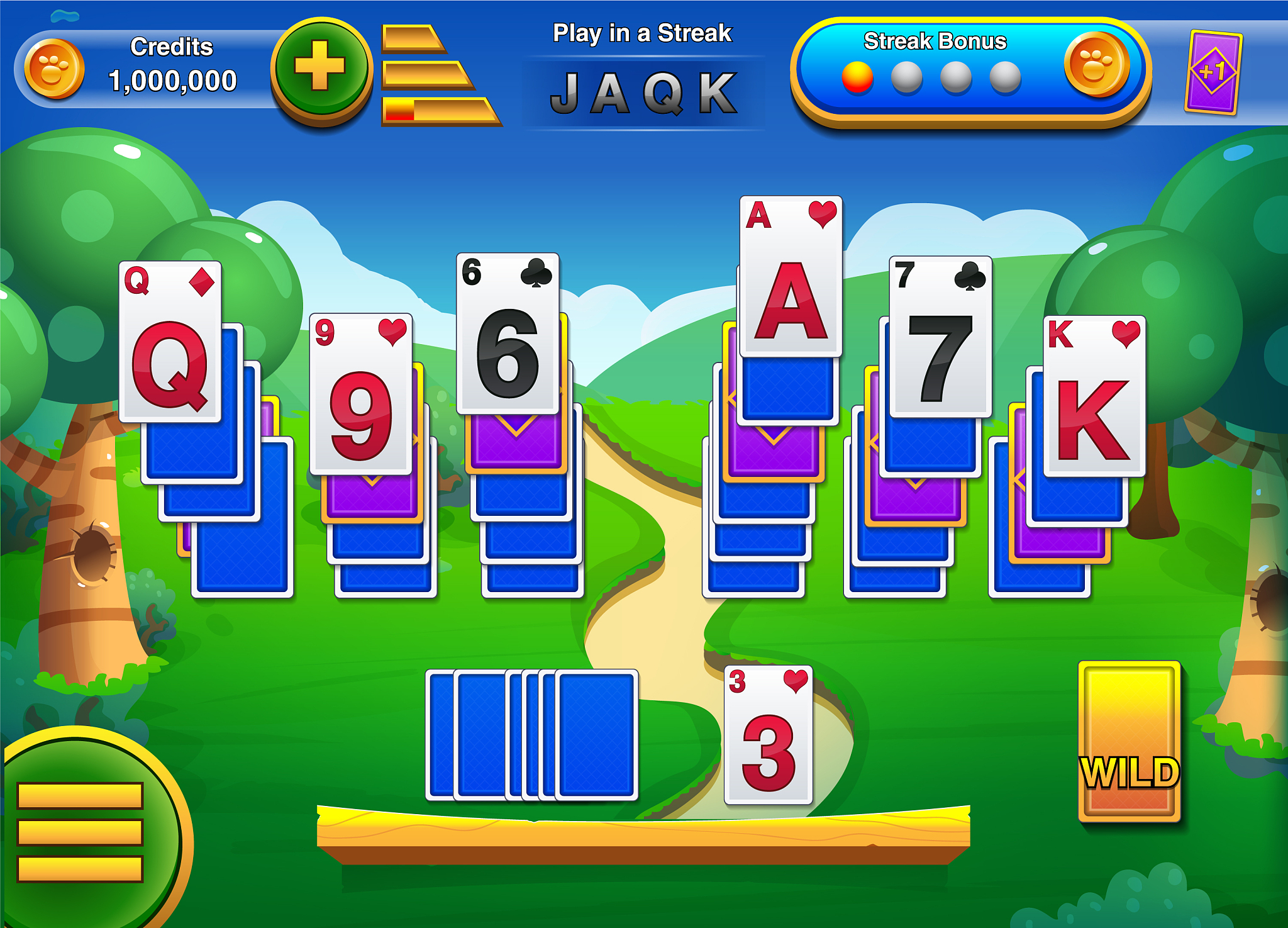Click the Credits paw coin icon
The image size is (1288, 928).
click(x=54, y=69)
